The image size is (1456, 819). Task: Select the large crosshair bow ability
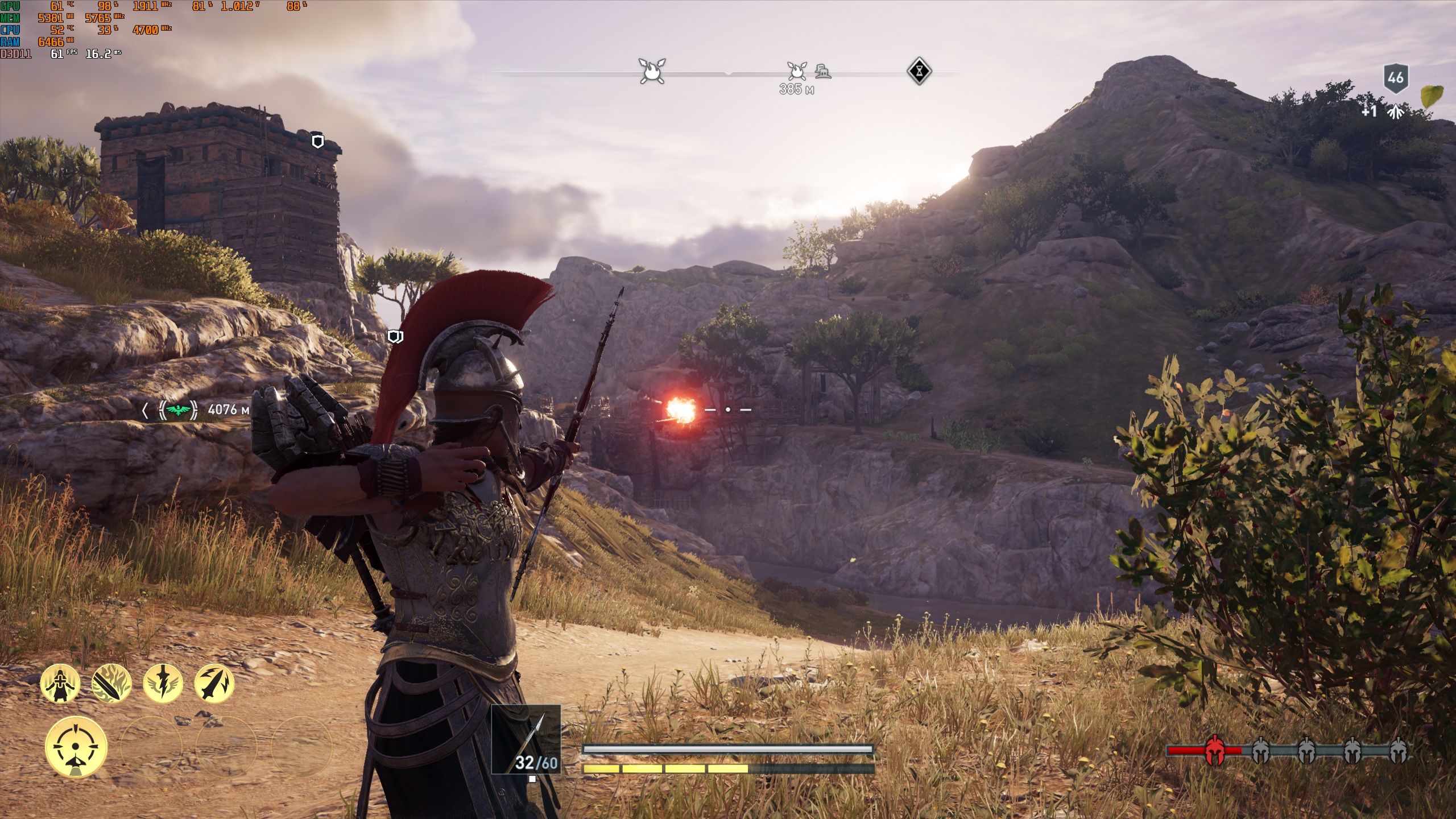click(x=76, y=747)
